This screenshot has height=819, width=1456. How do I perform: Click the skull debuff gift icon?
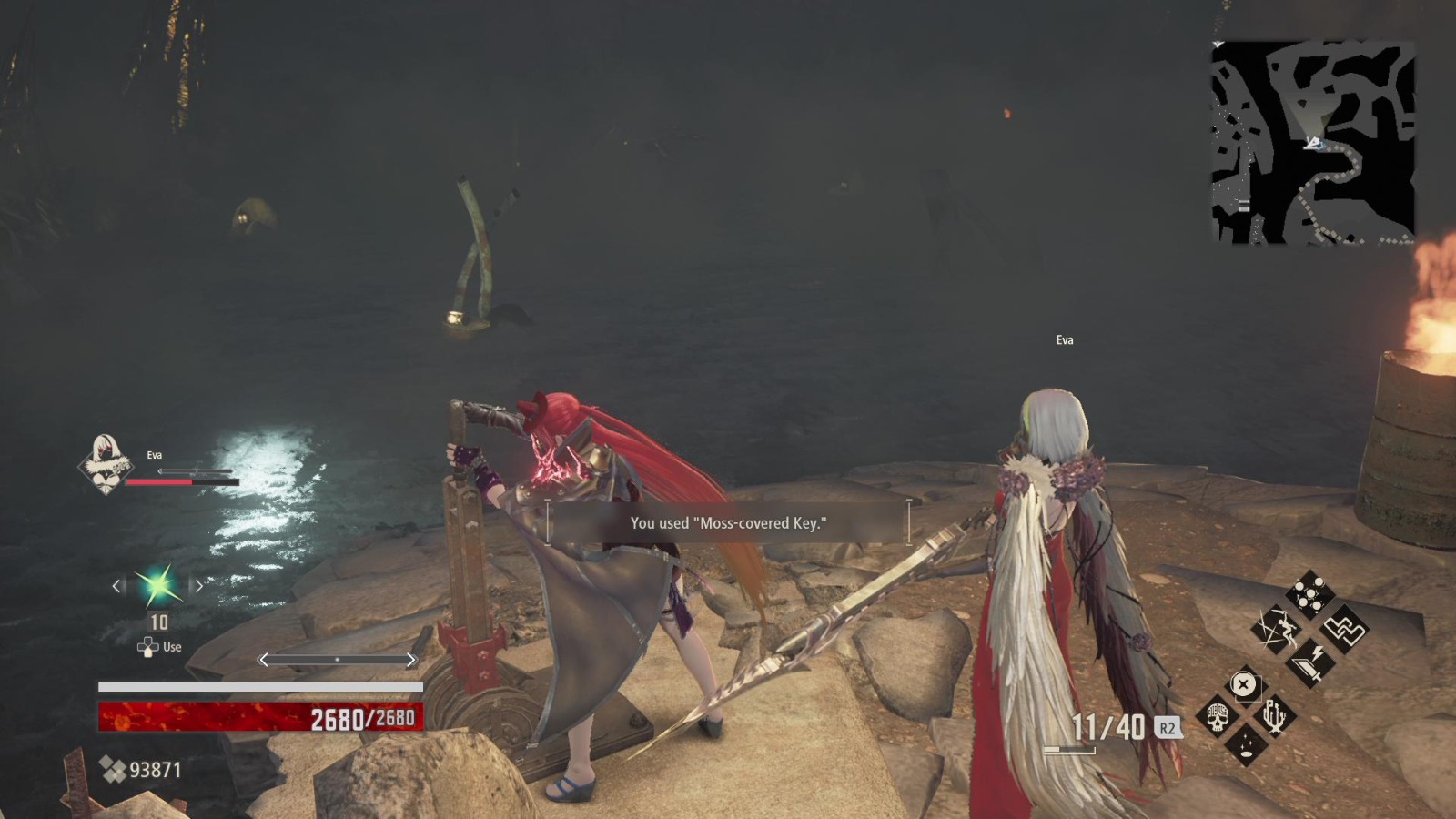coord(1217,716)
